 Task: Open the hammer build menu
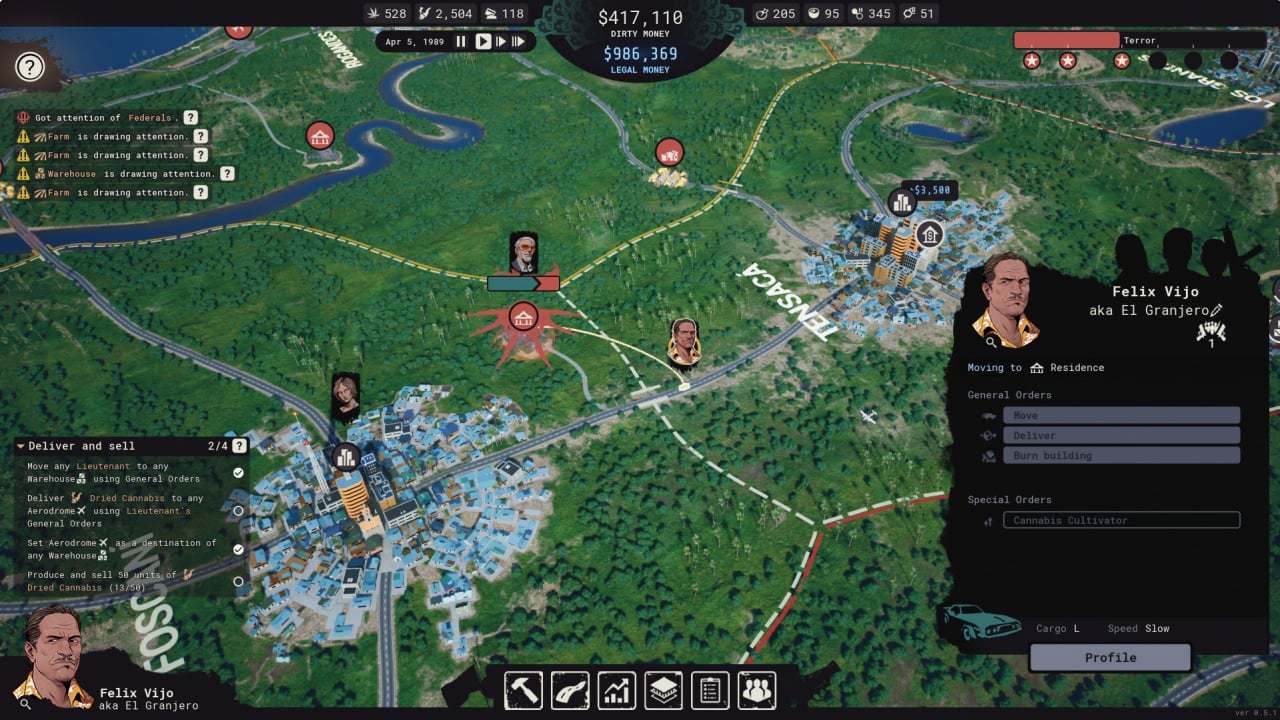click(523, 690)
